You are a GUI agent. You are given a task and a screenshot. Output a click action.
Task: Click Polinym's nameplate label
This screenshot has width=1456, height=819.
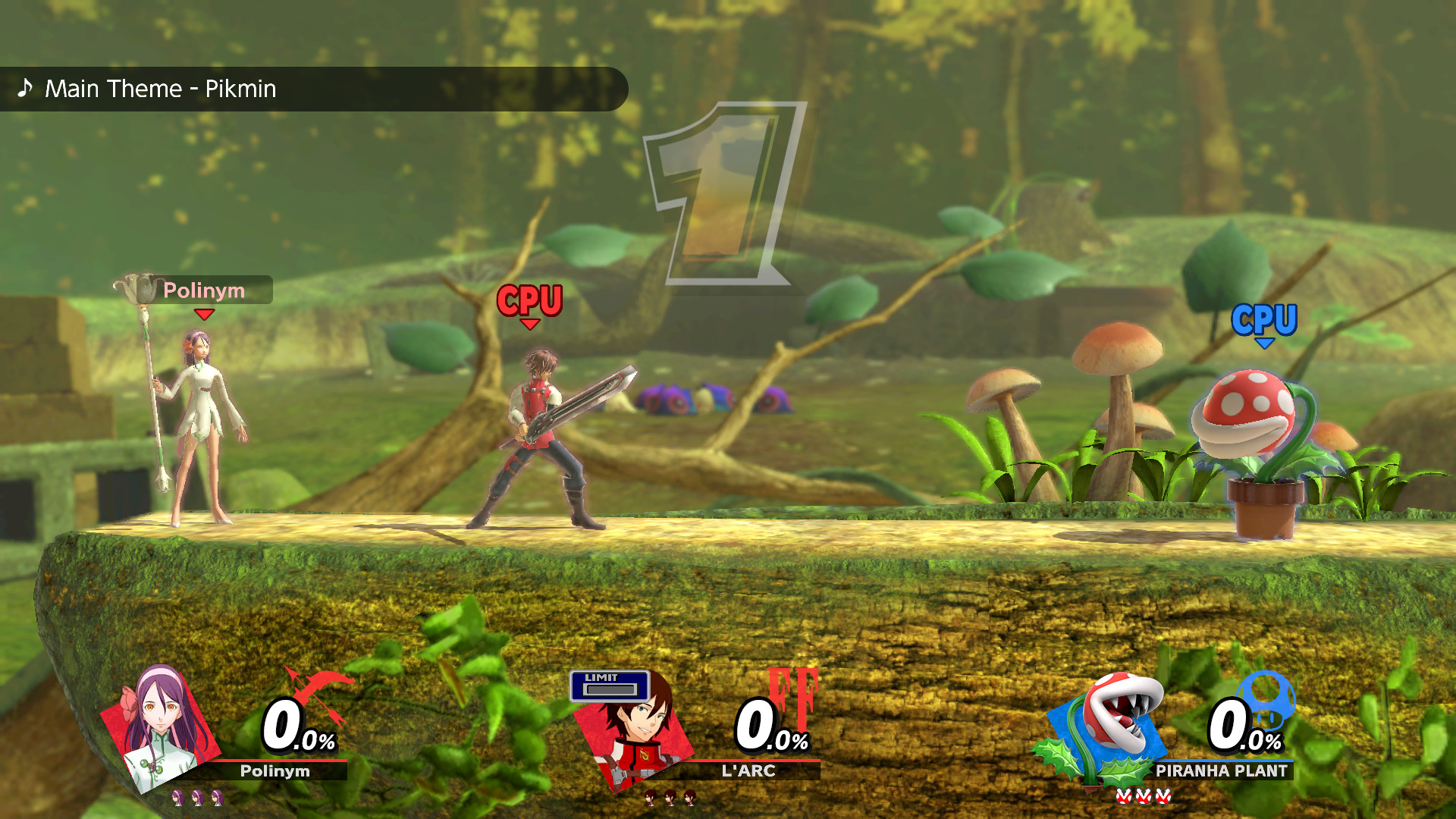point(206,290)
